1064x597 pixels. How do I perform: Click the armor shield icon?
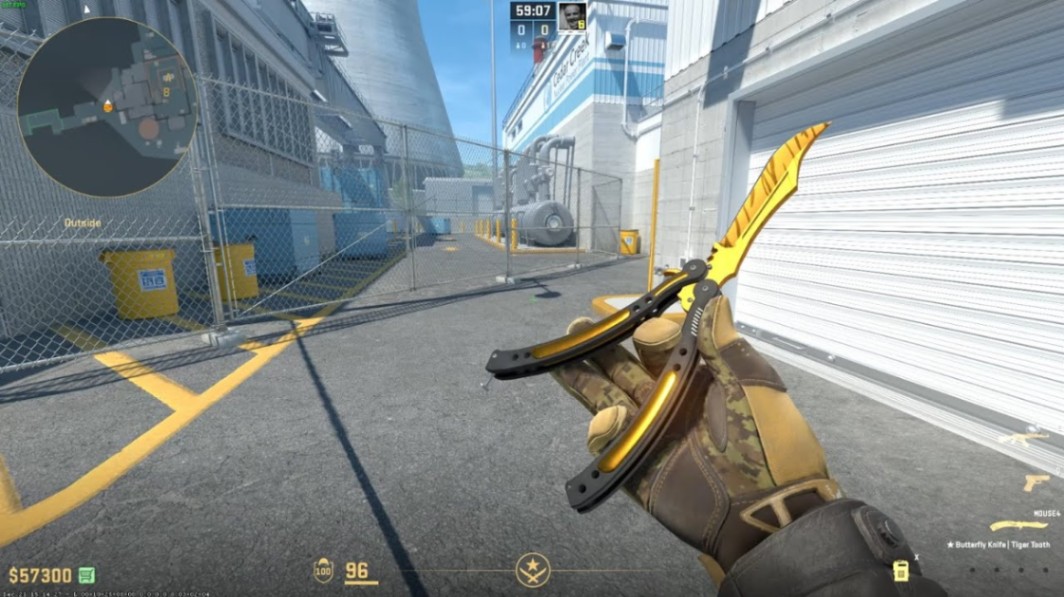click(323, 572)
